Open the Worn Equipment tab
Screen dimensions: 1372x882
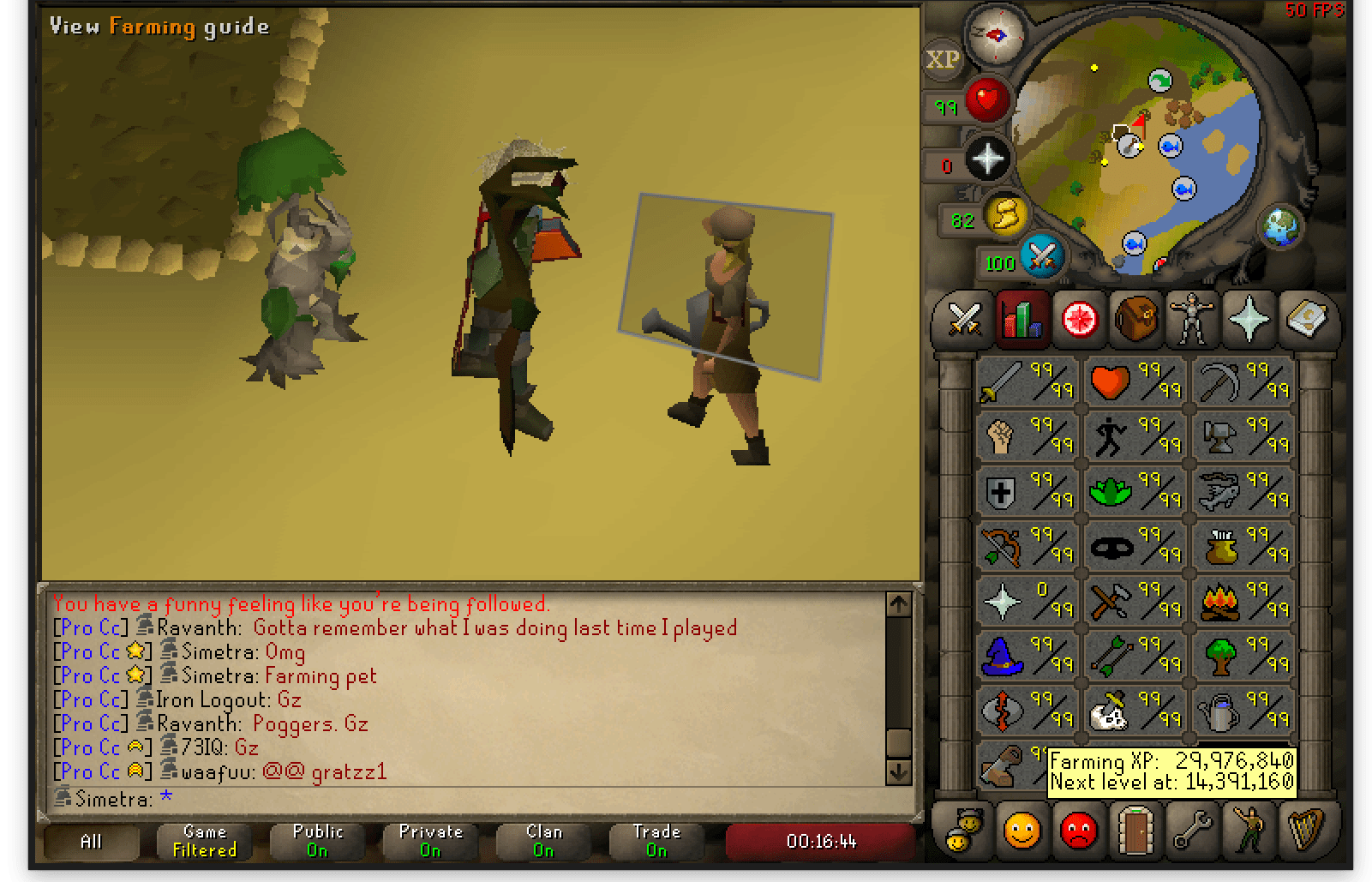point(1192,320)
